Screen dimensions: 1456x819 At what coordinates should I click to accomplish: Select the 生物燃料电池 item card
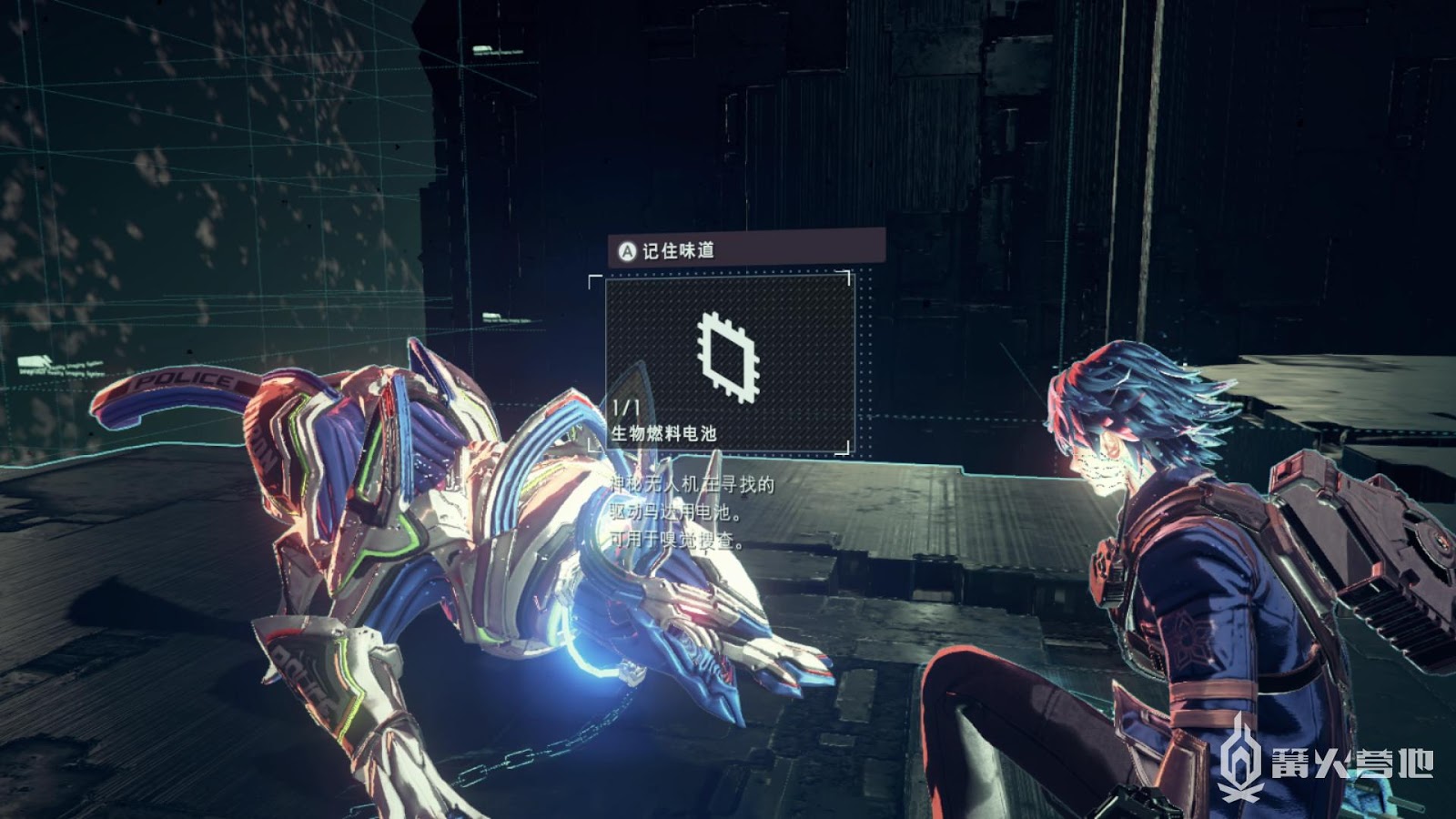tap(729, 362)
